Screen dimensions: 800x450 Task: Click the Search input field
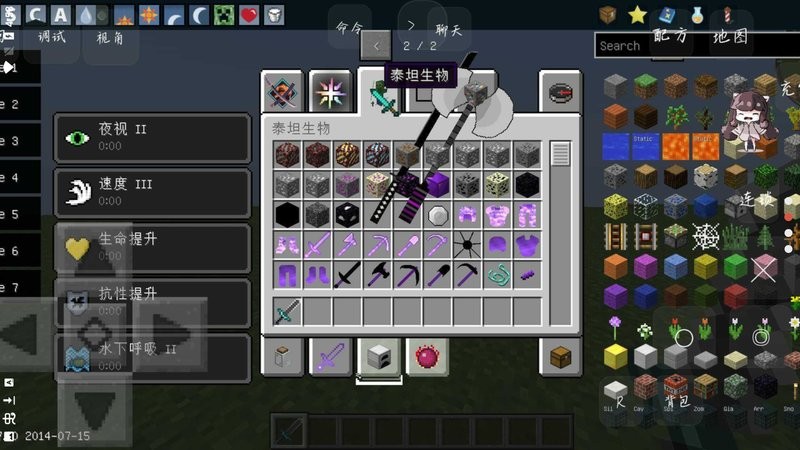[x=640, y=45]
